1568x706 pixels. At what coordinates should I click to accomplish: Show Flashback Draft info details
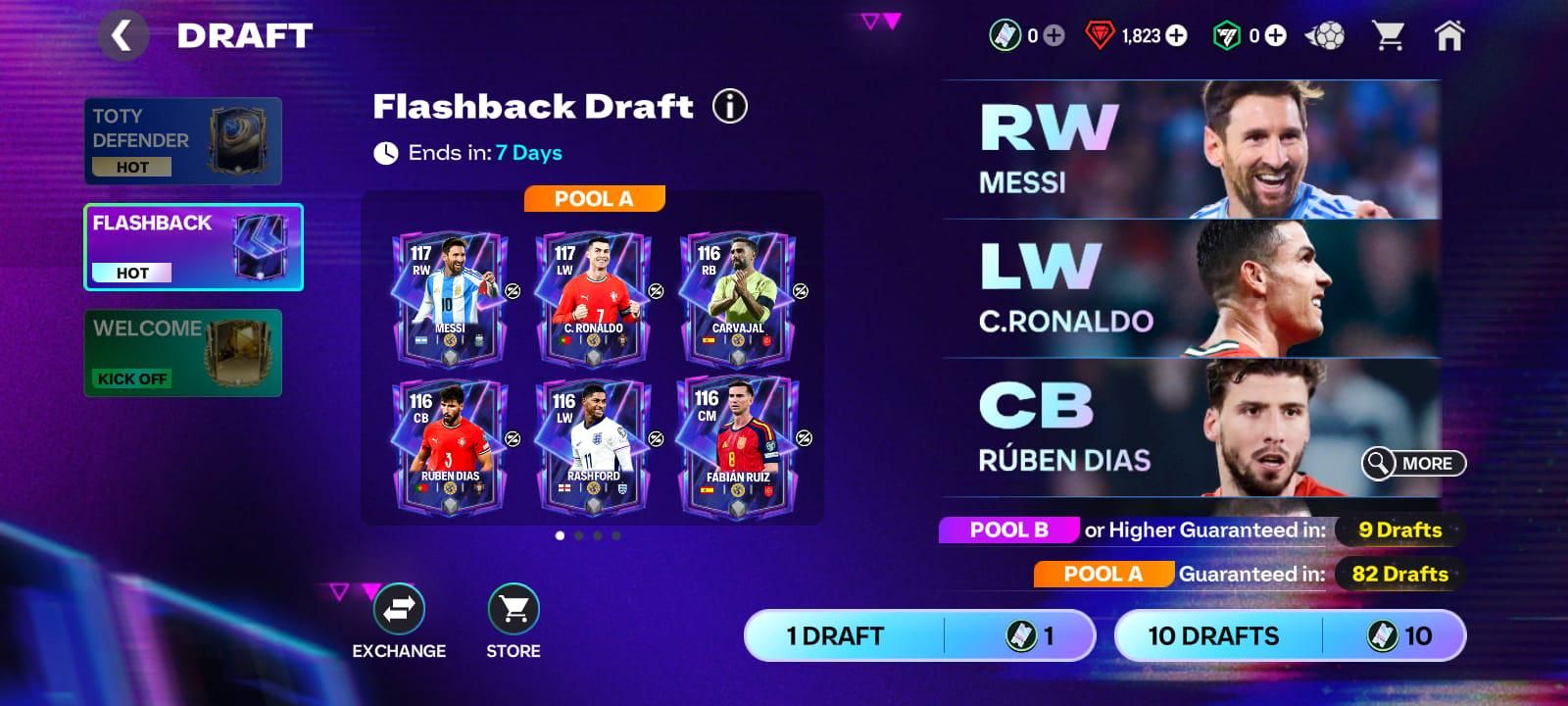[x=729, y=106]
